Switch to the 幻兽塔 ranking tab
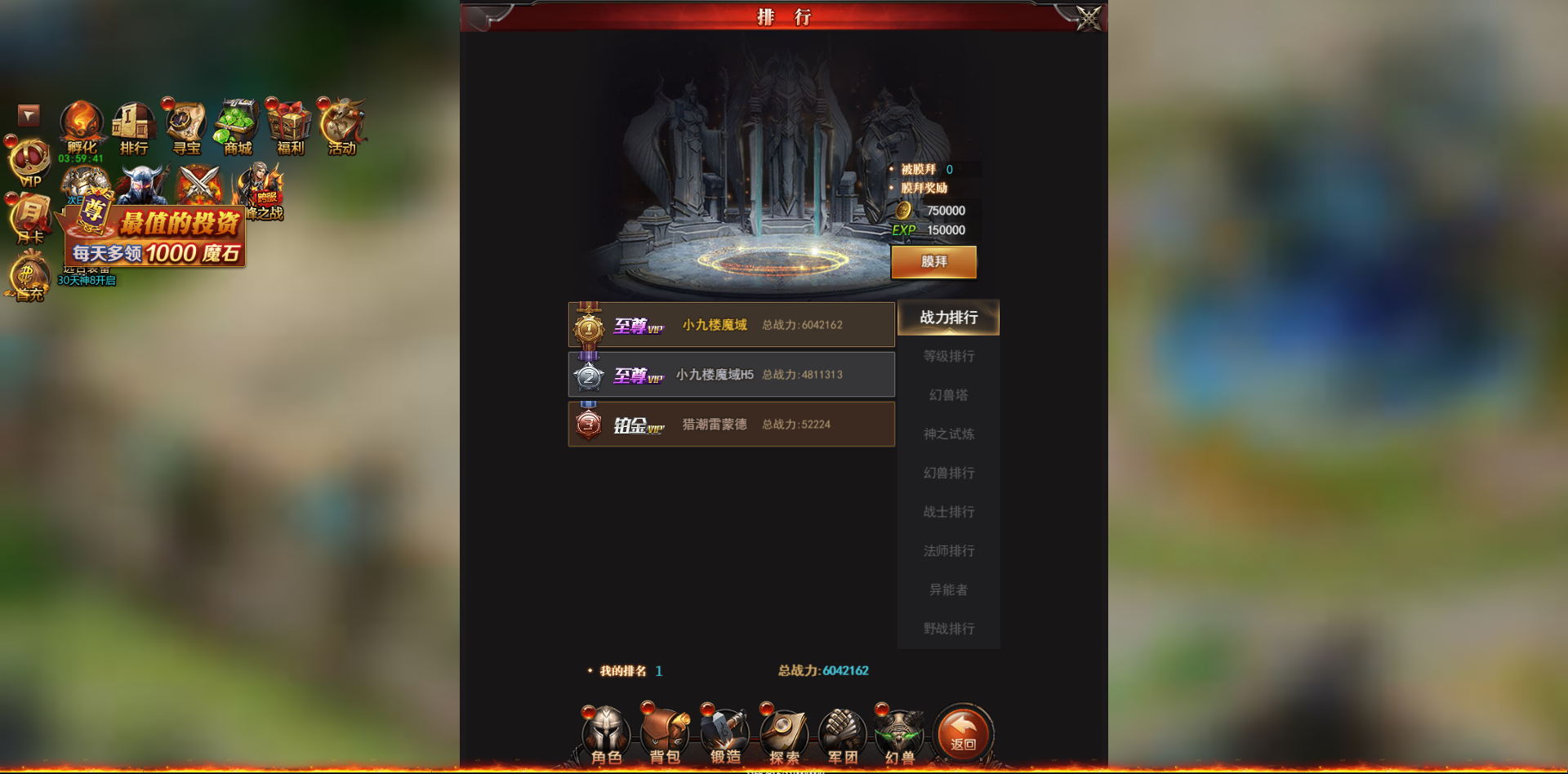This screenshot has height=774, width=1568. tap(947, 394)
